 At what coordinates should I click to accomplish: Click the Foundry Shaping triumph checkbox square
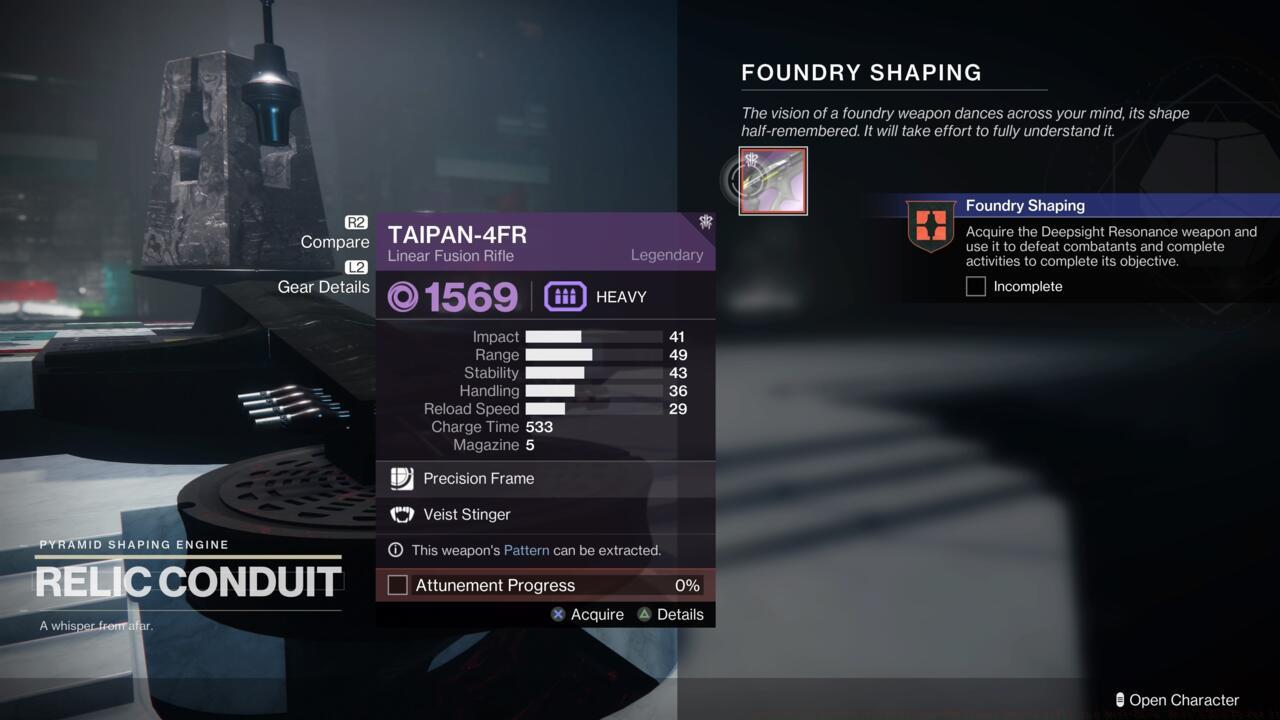[x=975, y=286]
